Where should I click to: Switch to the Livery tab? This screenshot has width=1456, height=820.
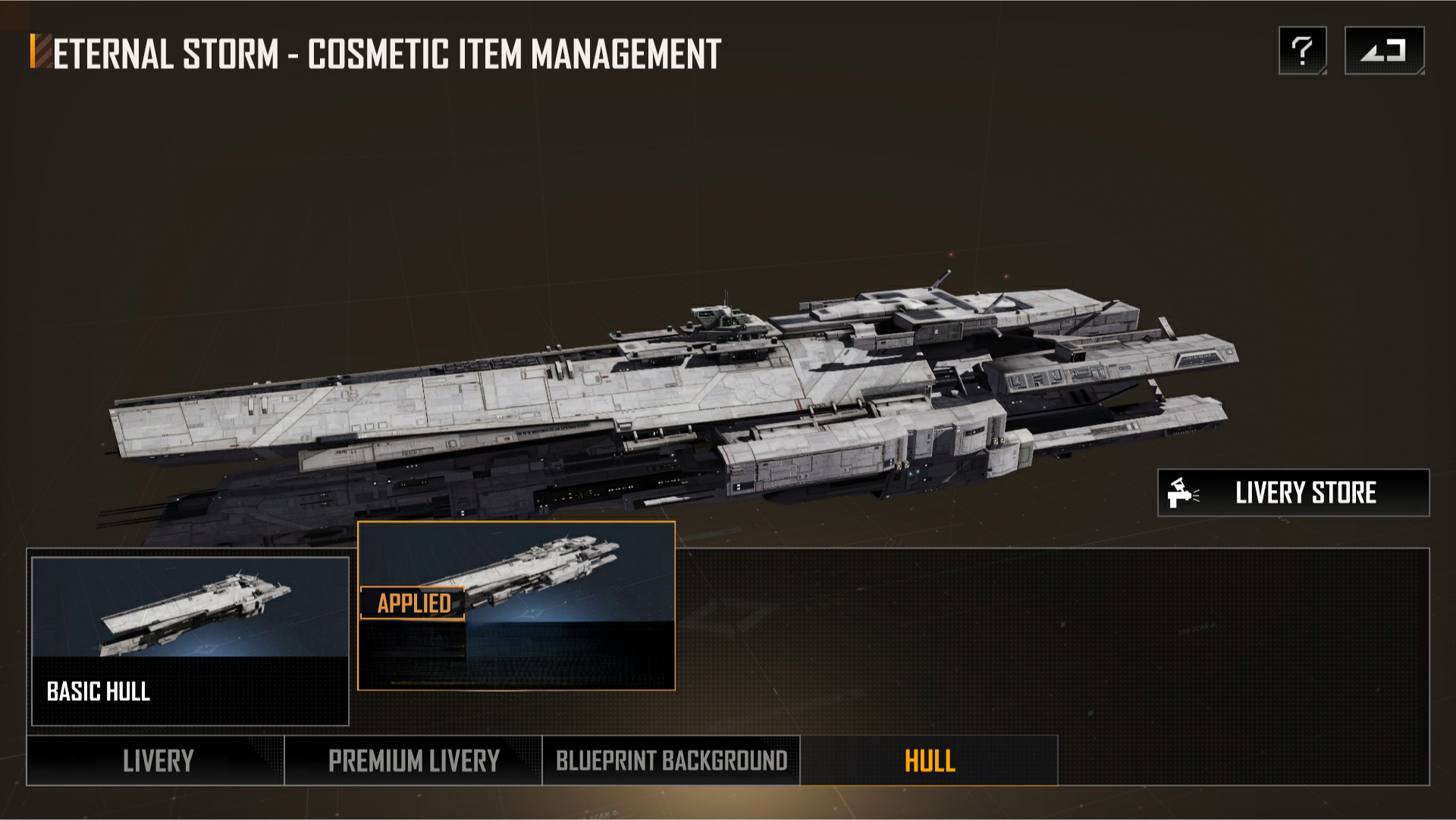[x=156, y=761]
